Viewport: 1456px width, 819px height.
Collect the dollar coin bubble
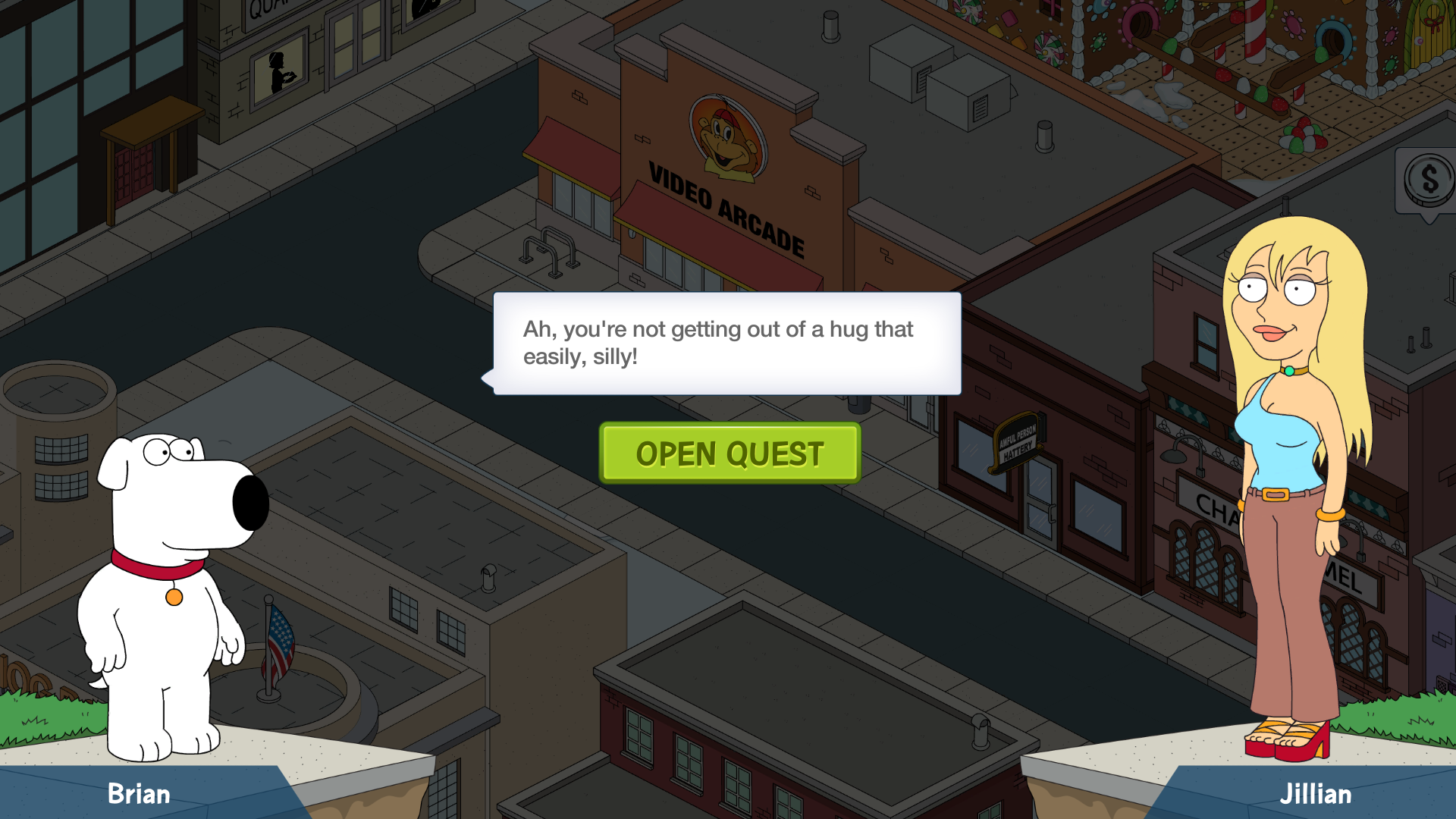click(1428, 181)
